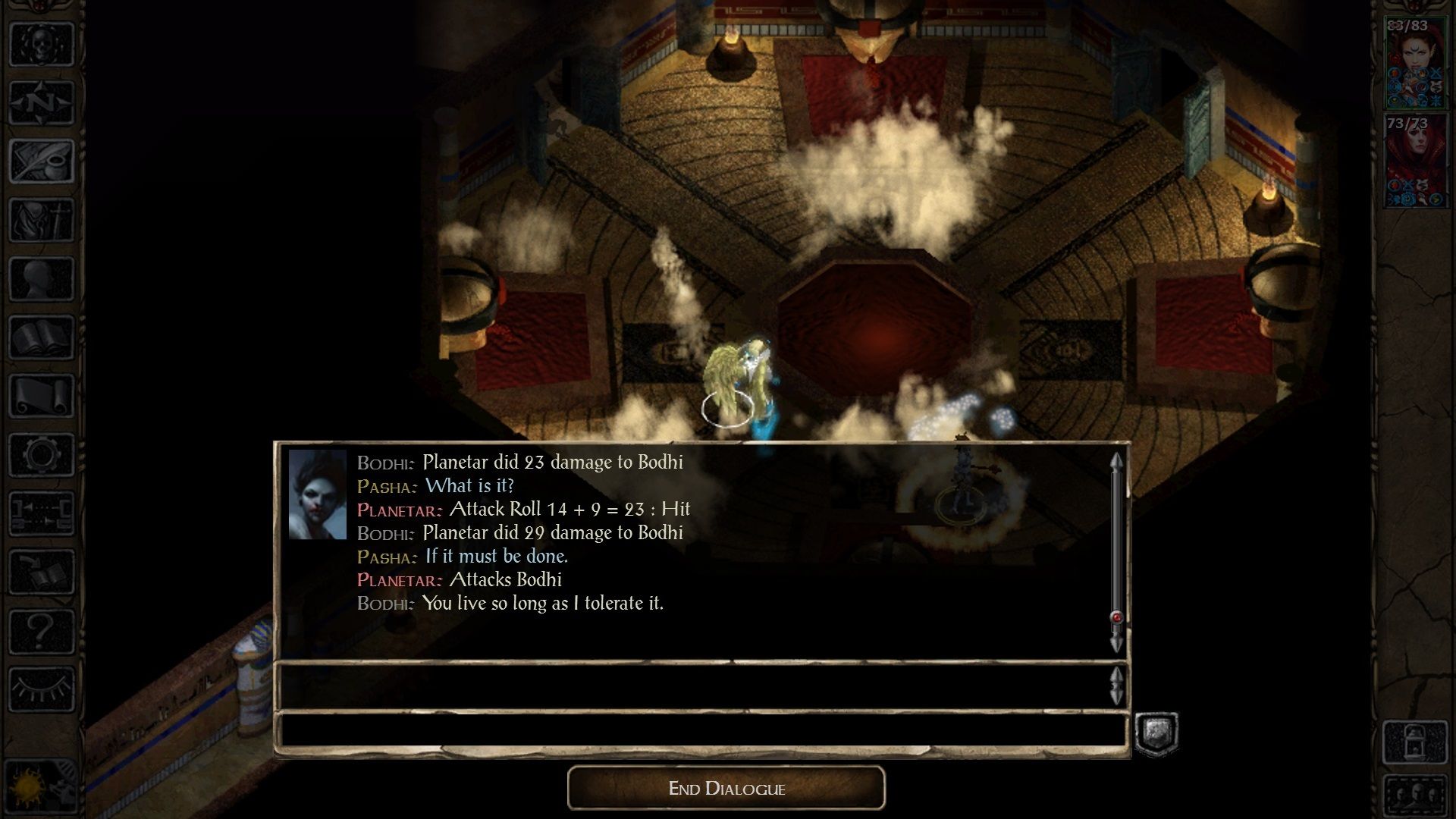Click the question mark help button
Image resolution: width=1456 pixels, height=819 pixels.
pos(42,631)
